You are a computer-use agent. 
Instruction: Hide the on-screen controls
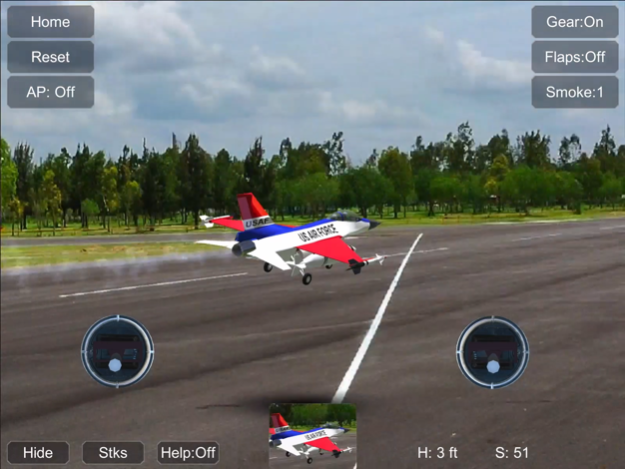pos(38,453)
